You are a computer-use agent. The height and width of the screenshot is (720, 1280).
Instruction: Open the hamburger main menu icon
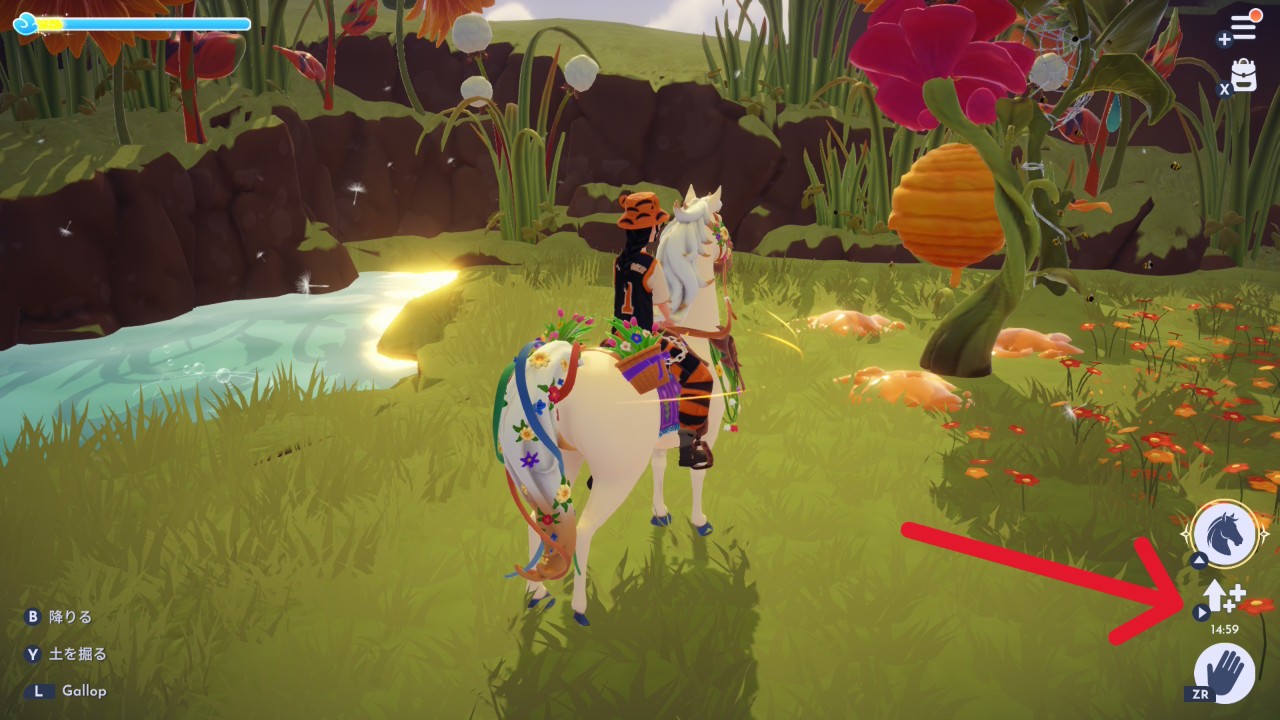[1243, 27]
